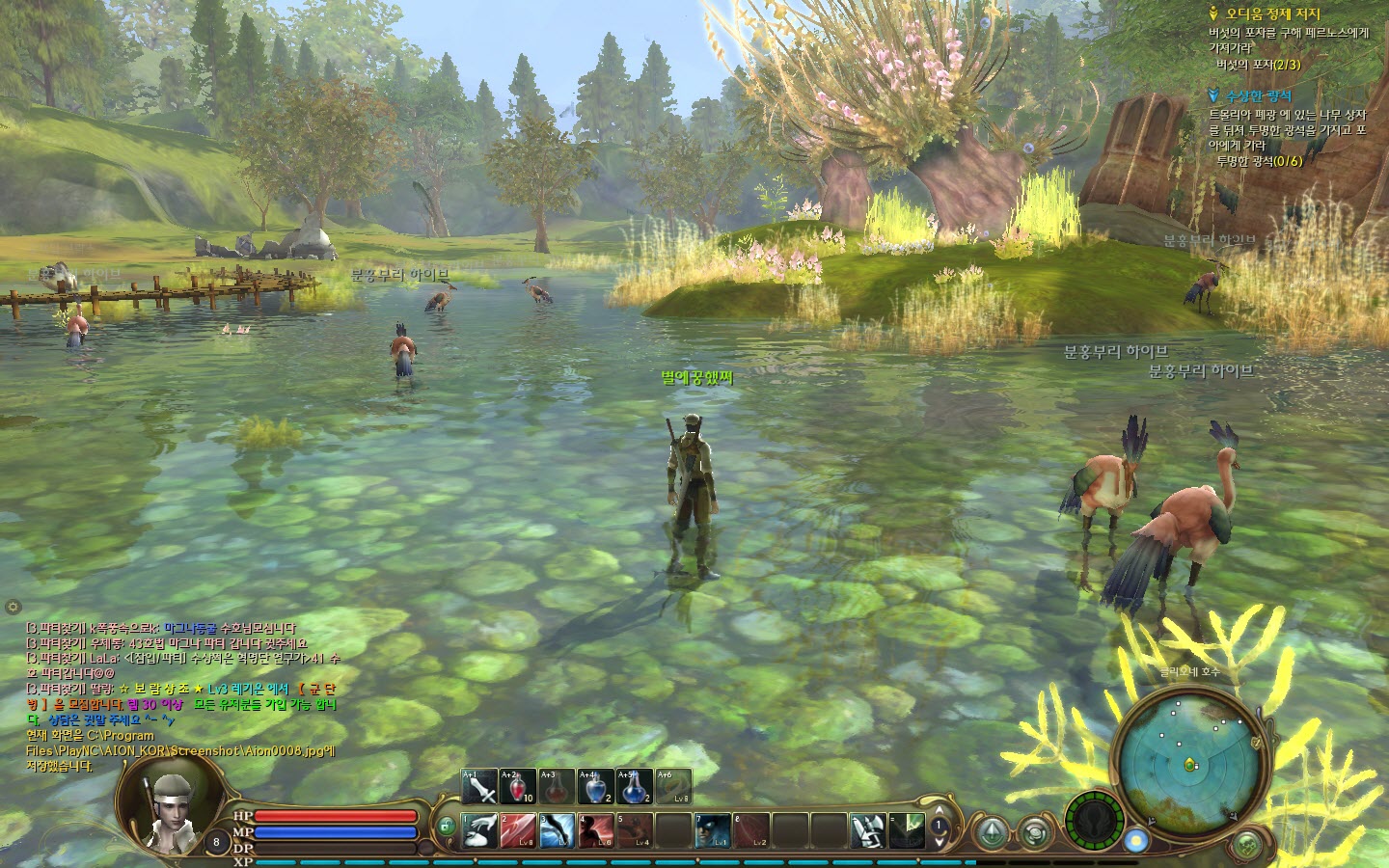Use the round blue potion in slot A+5
Viewport: 1389px width, 868px height.
pos(634,788)
